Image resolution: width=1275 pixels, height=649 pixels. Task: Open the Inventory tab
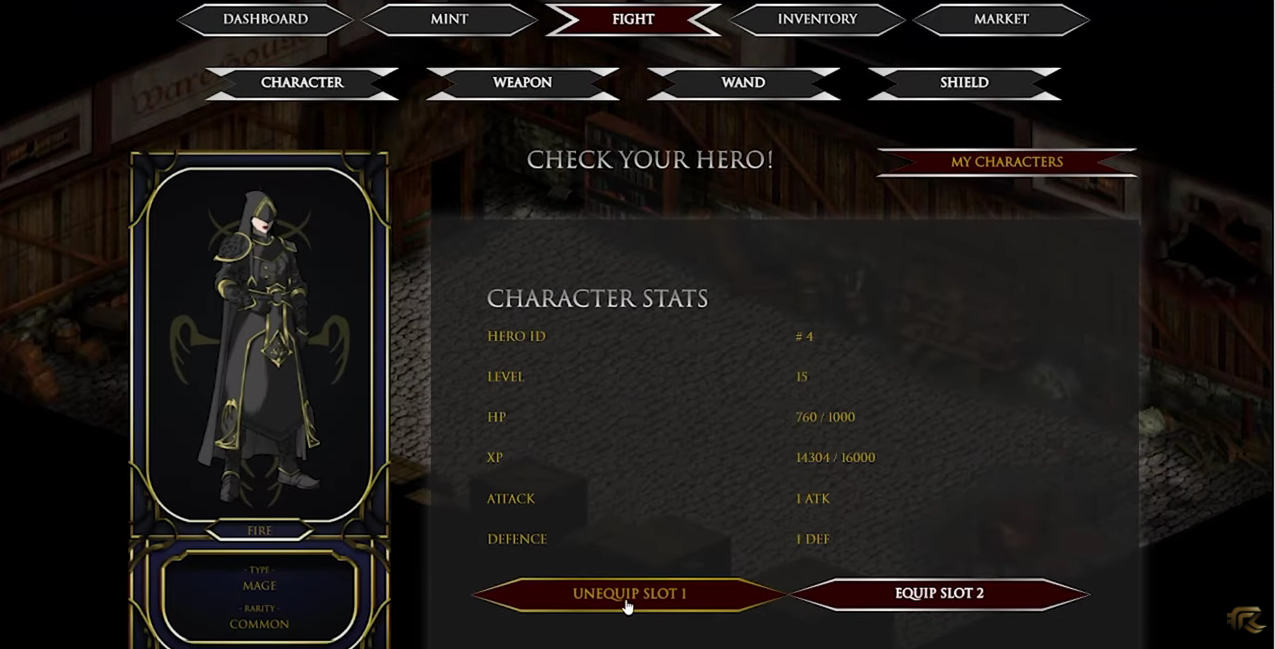817,19
